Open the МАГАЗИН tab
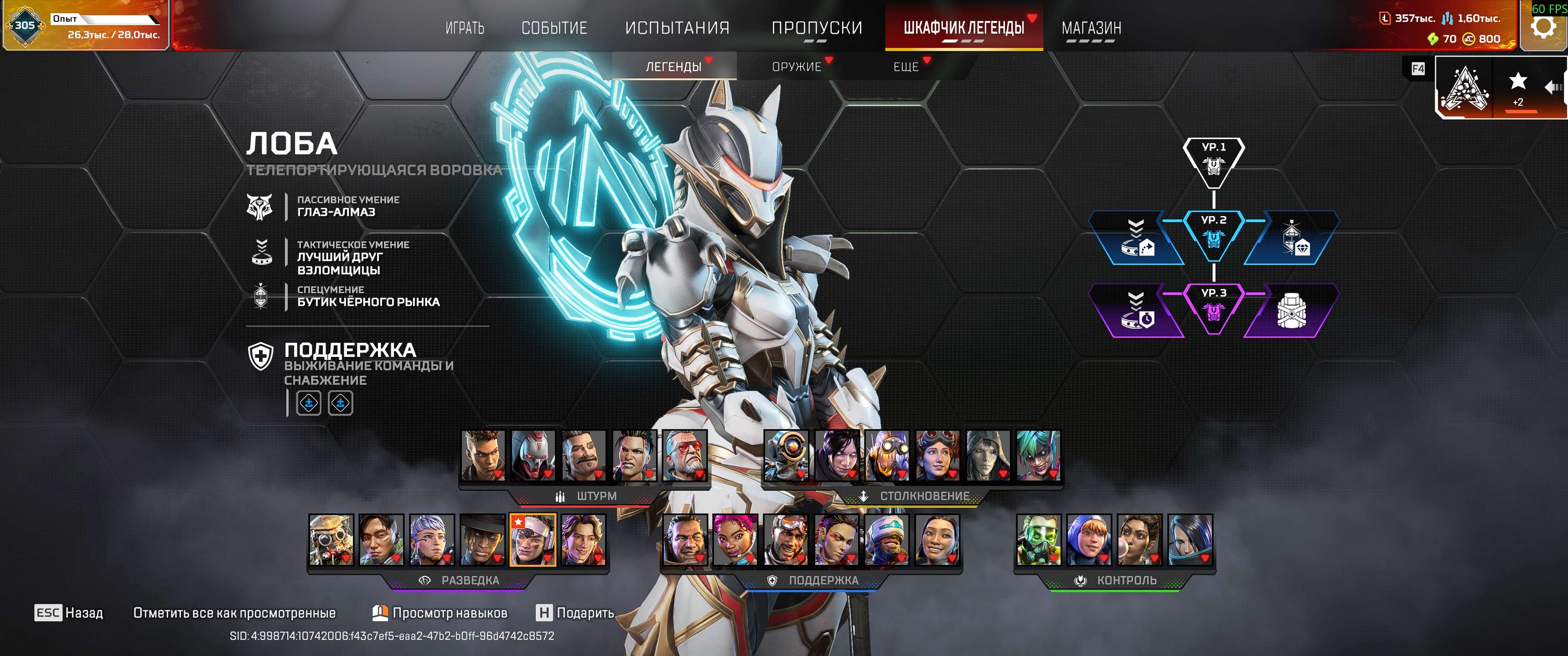Viewport: 1568px width, 656px height. tap(1091, 28)
